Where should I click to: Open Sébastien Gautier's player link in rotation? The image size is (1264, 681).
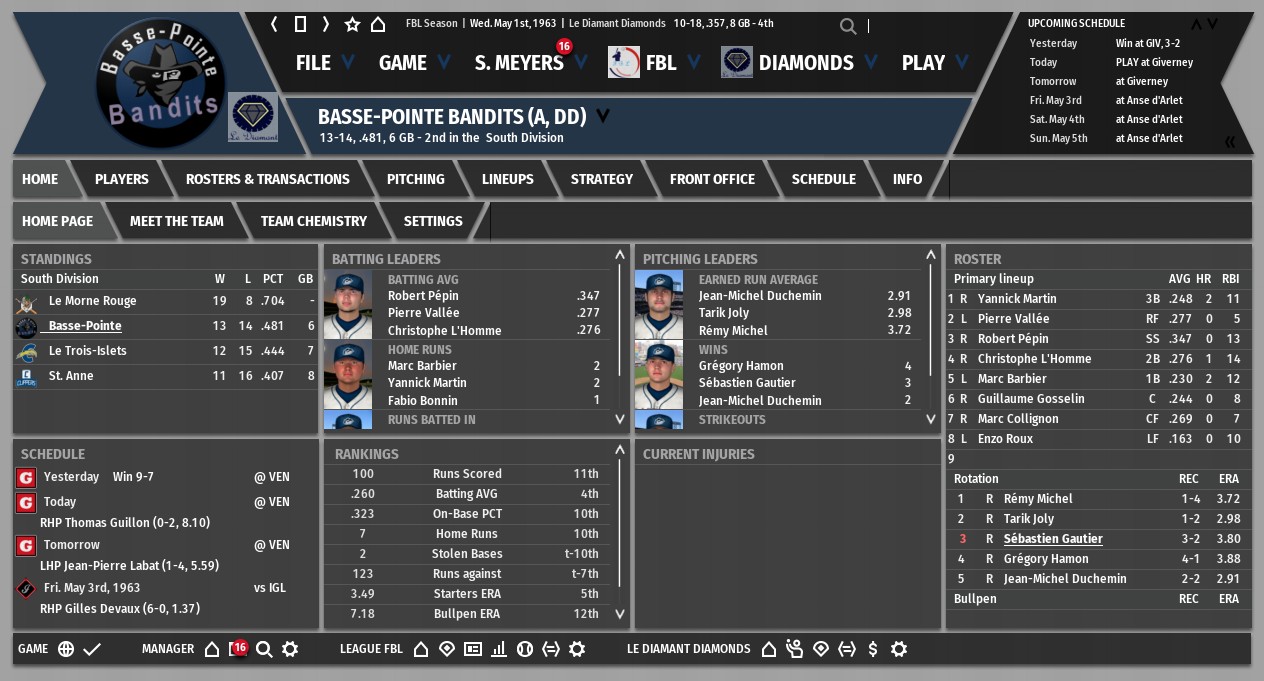tap(1053, 539)
